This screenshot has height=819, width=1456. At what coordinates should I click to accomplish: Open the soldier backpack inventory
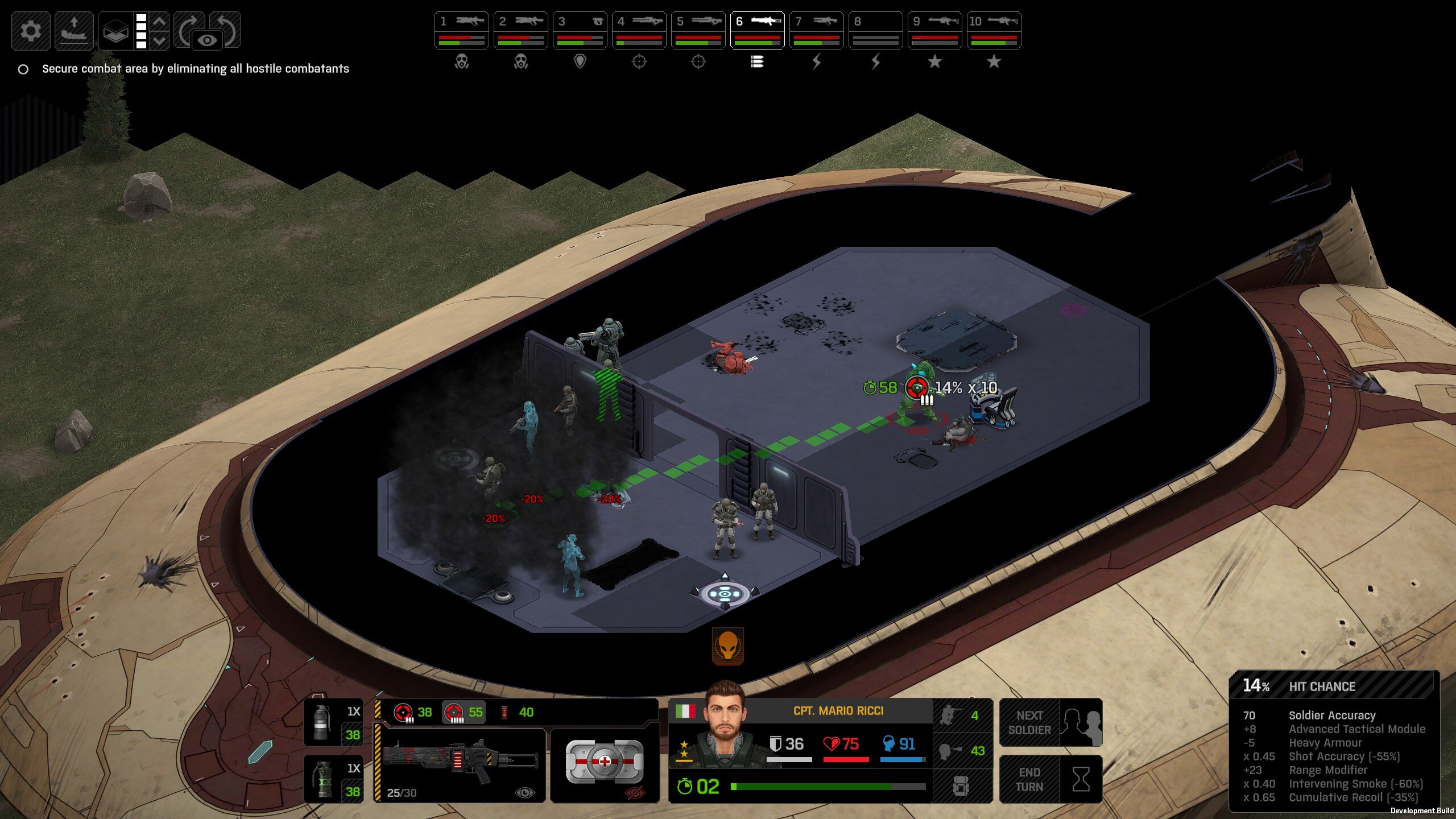(961, 787)
